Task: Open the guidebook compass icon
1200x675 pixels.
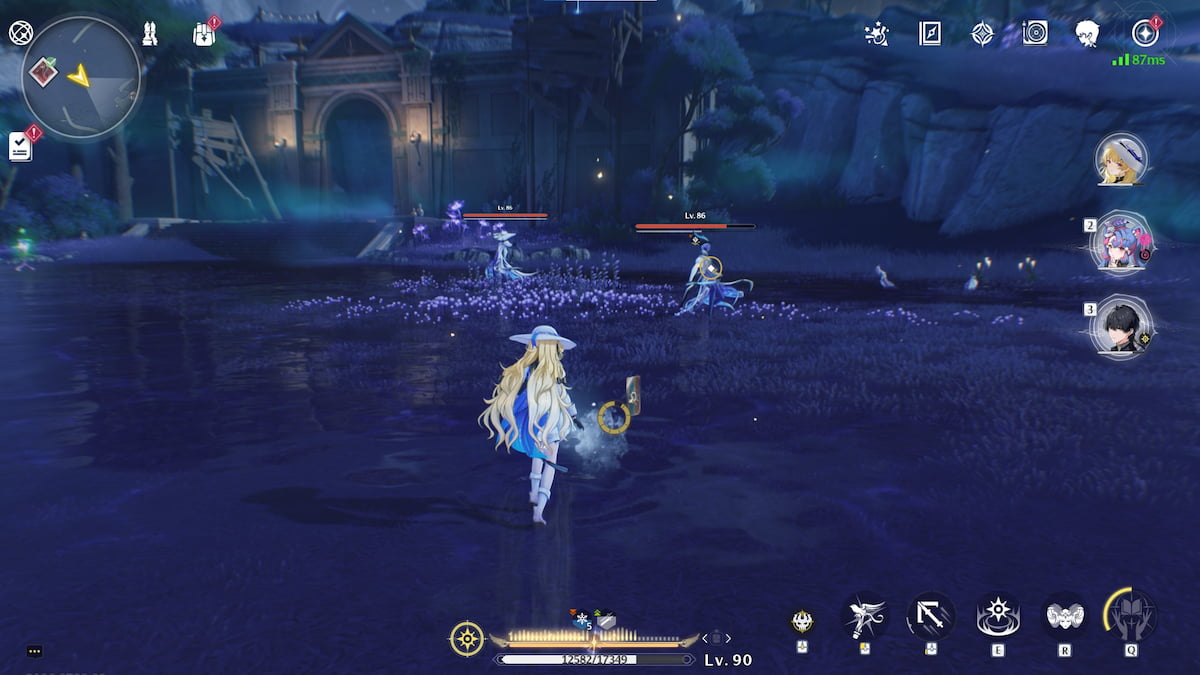Action: 930,34
